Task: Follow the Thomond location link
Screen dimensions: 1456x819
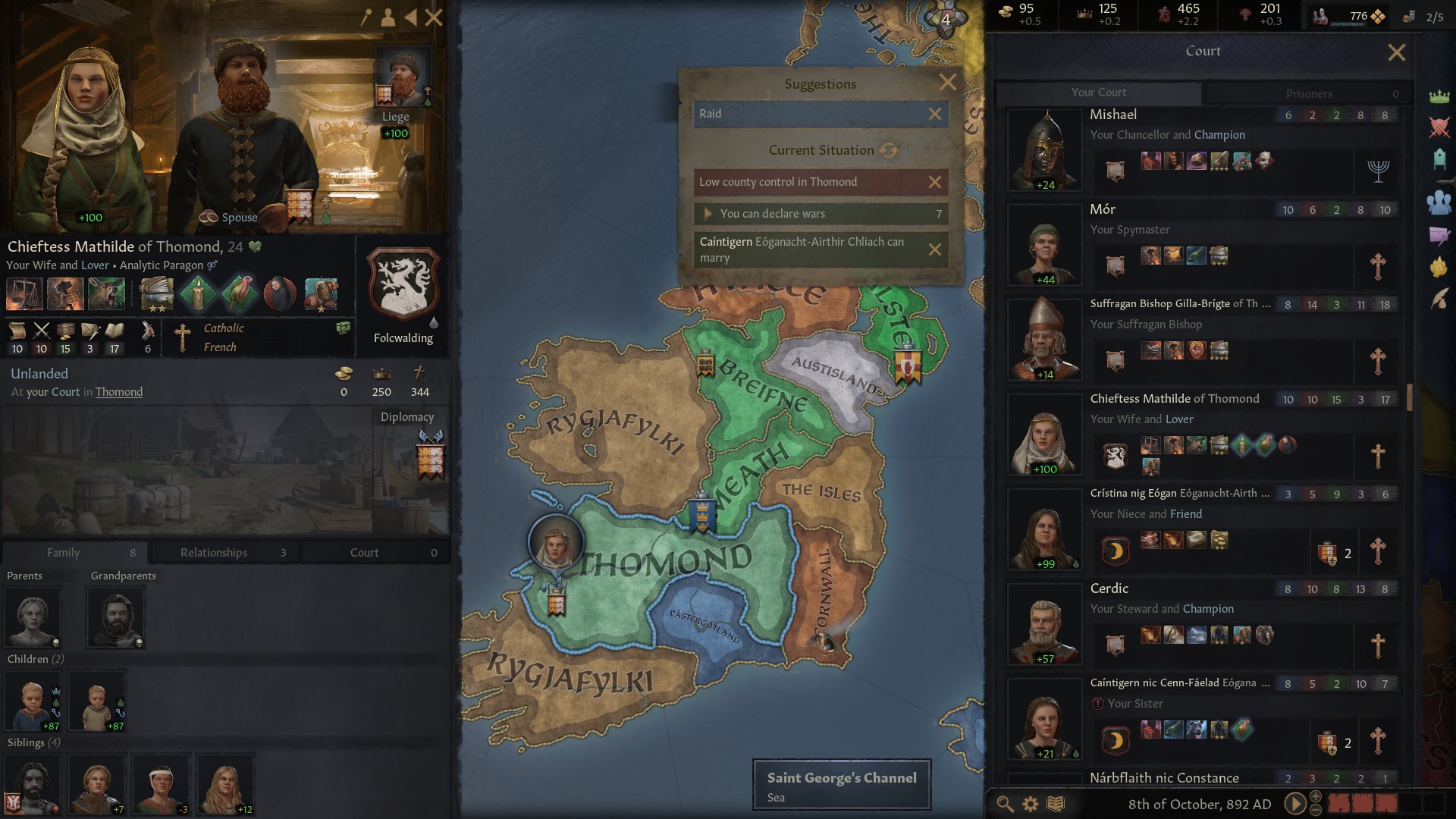Action: 119,392
